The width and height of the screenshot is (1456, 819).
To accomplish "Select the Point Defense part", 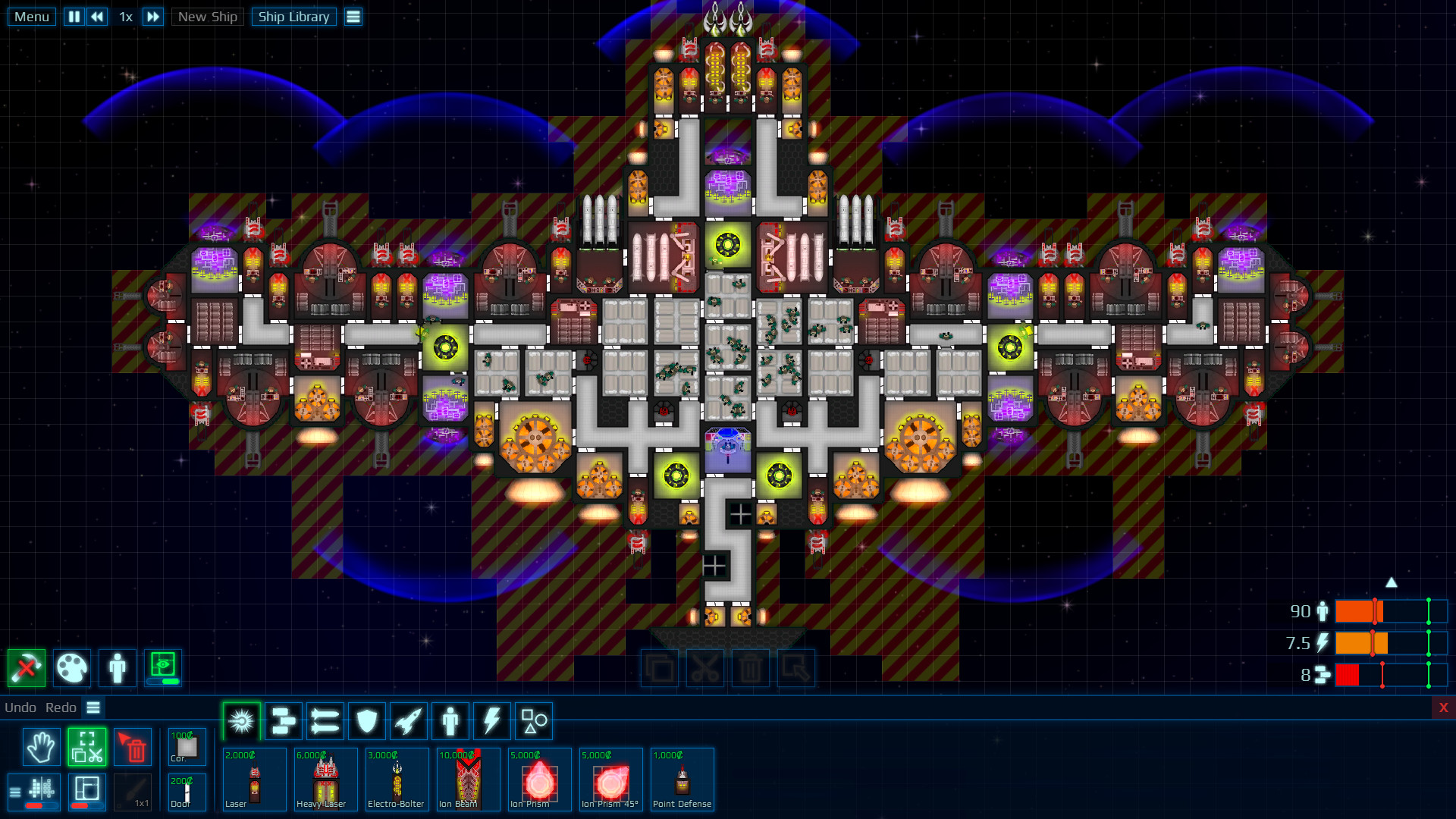I will pos(682,780).
